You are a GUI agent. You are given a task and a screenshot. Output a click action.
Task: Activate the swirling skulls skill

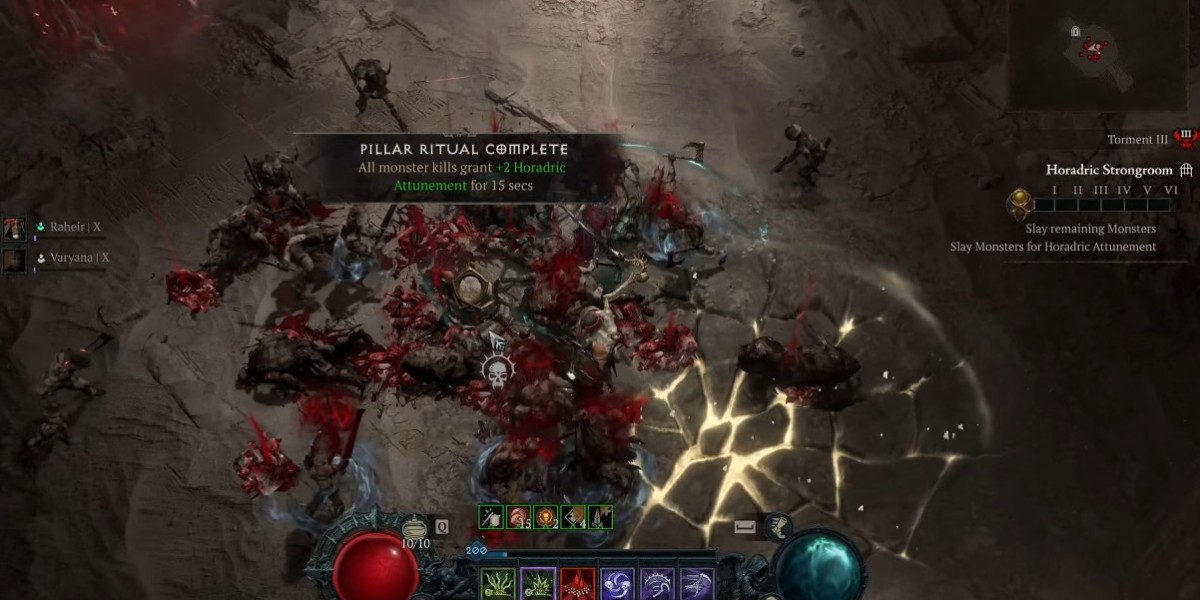coord(617,584)
